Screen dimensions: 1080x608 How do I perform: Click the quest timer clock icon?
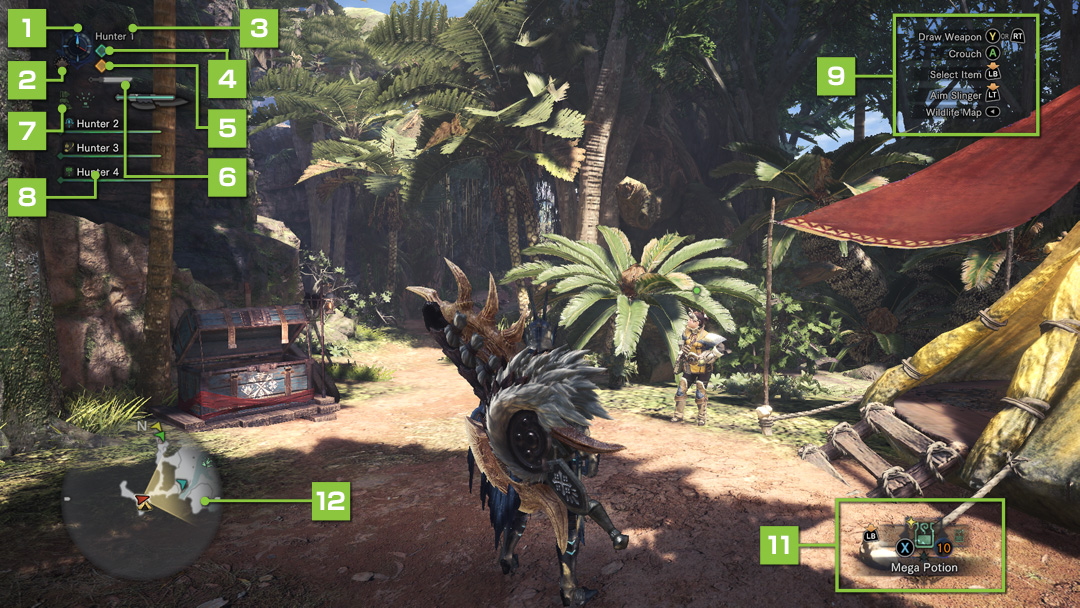74,44
